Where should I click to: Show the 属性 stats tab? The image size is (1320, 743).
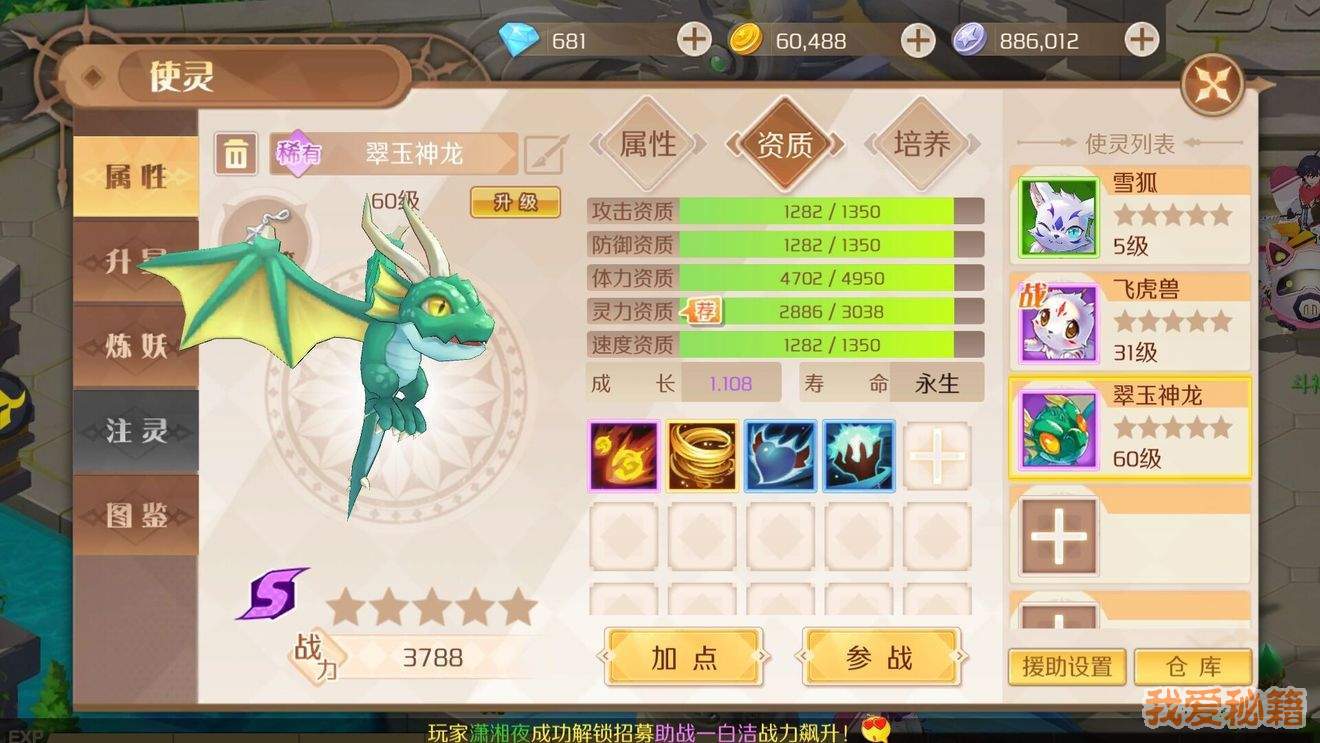tap(648, 144)
